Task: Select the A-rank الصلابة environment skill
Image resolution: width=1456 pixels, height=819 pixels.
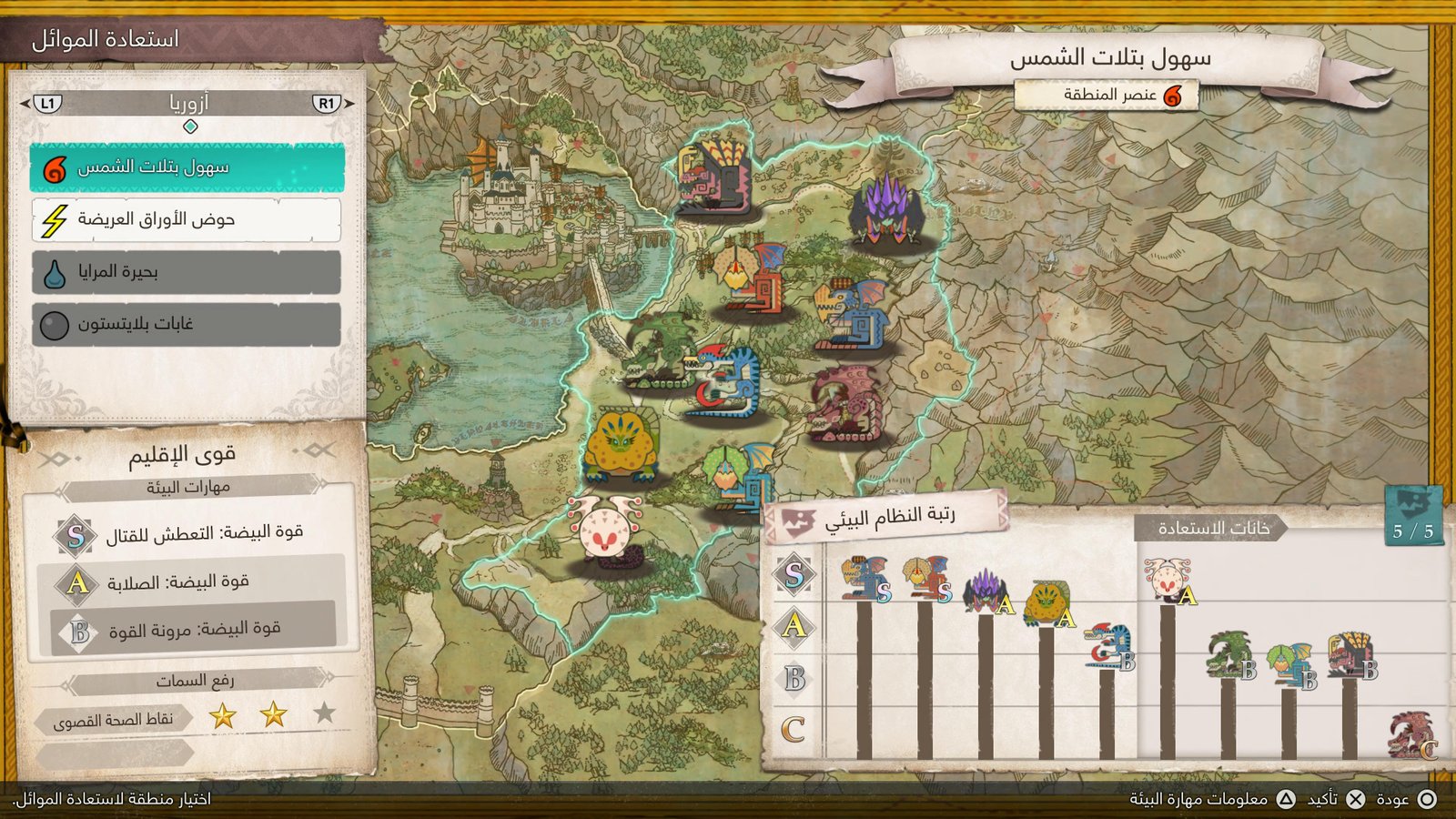Action: point(191,582)
